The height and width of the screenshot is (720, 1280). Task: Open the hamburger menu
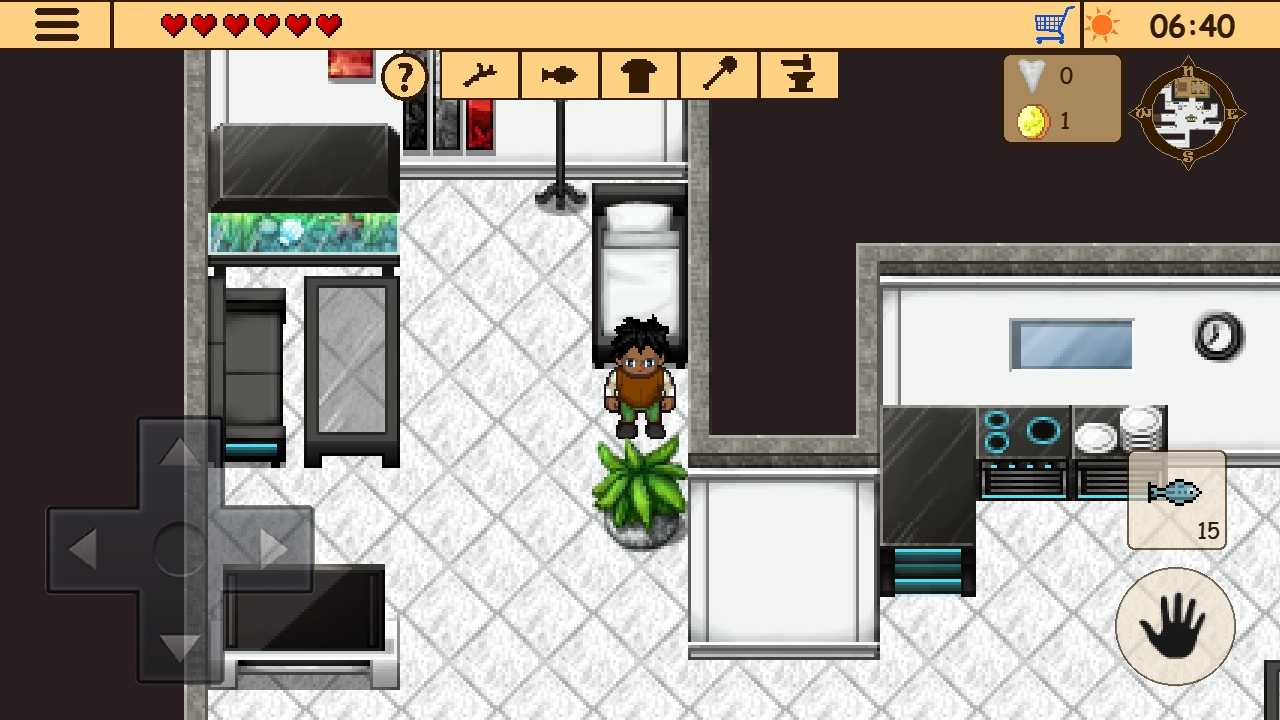tap(56, 24)
